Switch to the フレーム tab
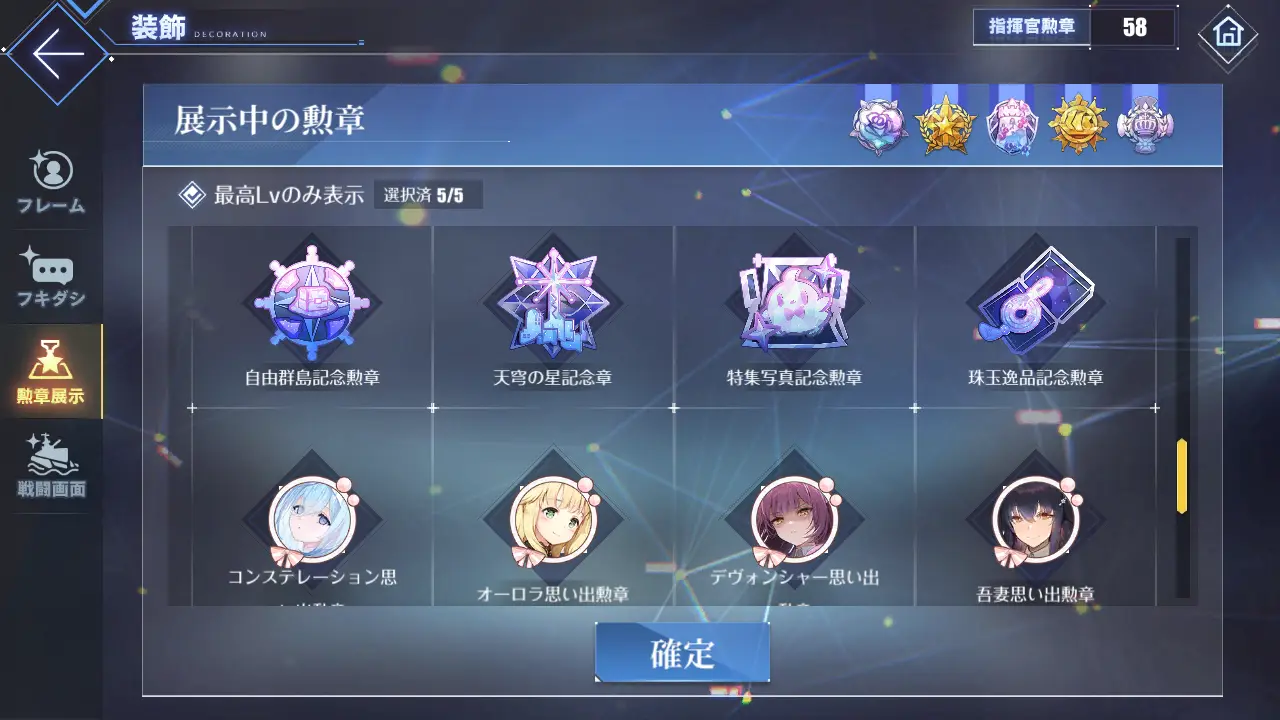 pyautogui.click(x=51, y=183)
